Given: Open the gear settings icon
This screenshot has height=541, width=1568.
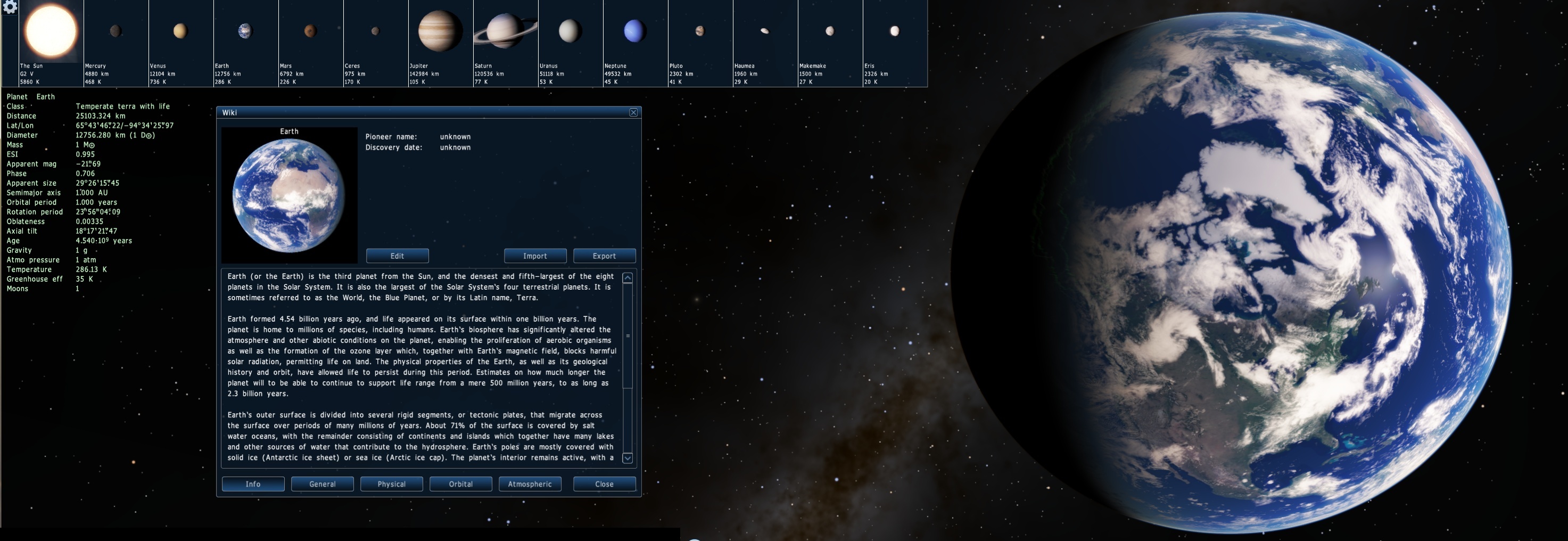Looking at the screenshot, I should (10, 7).
